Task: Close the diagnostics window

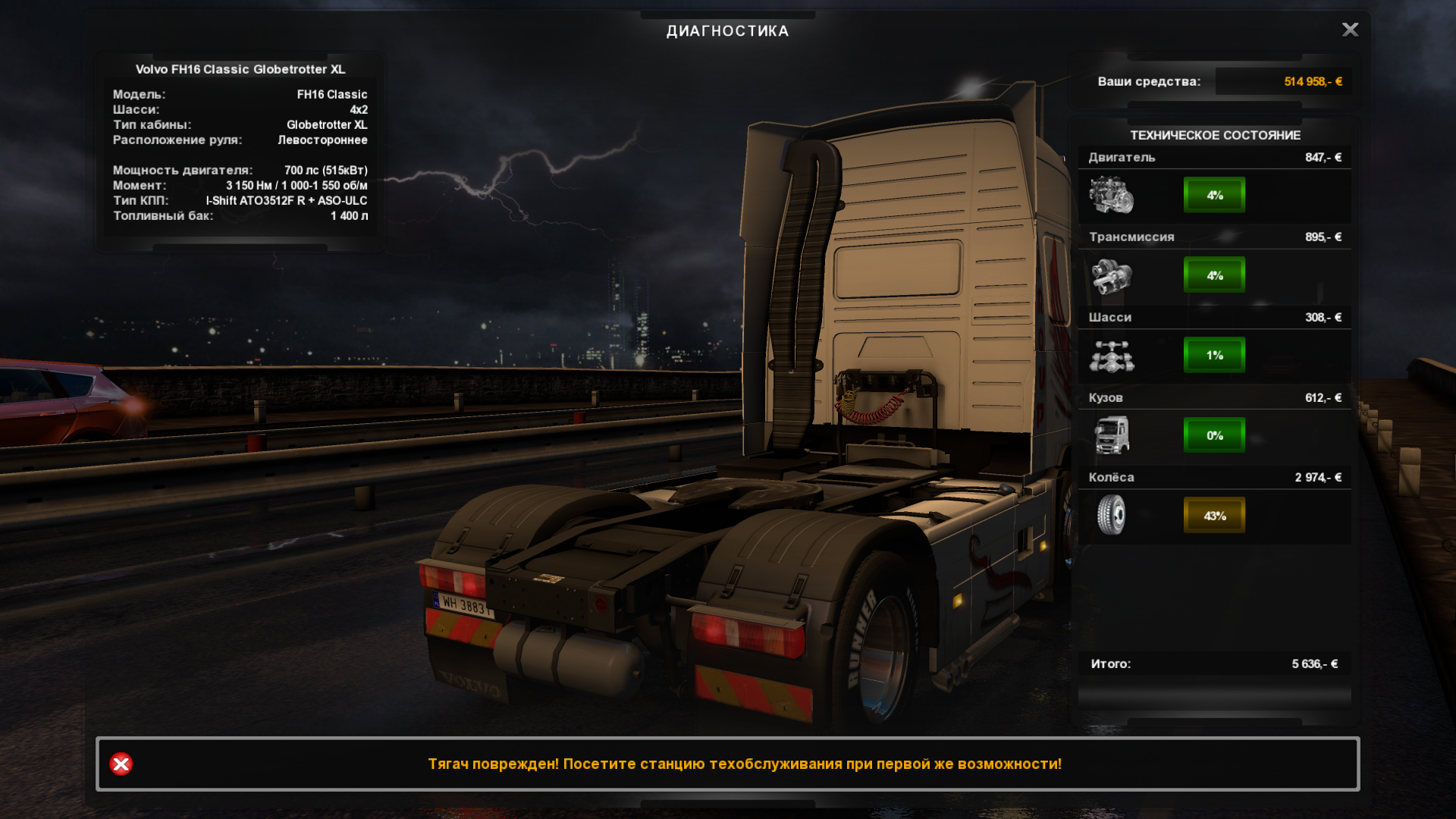Action: coord(1350,30)
